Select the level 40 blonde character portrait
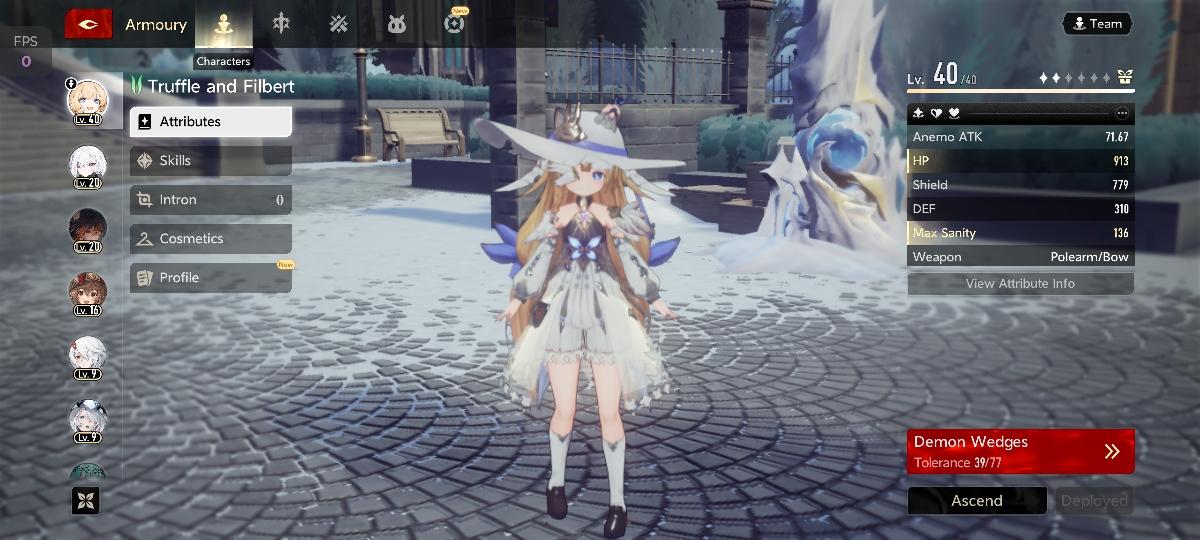This screenshot has height=540, width=1200. pos(88,100)
